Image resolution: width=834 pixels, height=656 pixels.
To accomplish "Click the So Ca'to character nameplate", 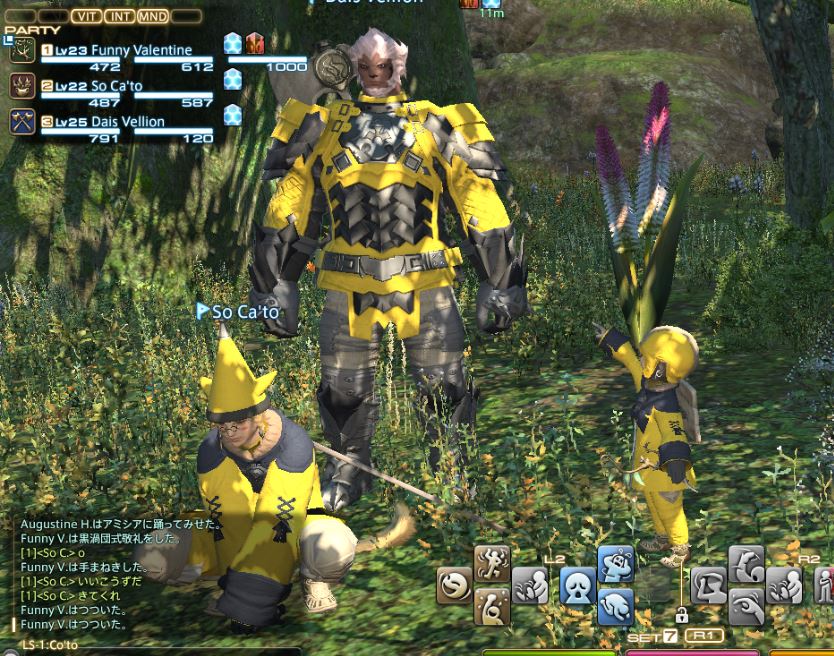I will point(245,312).
